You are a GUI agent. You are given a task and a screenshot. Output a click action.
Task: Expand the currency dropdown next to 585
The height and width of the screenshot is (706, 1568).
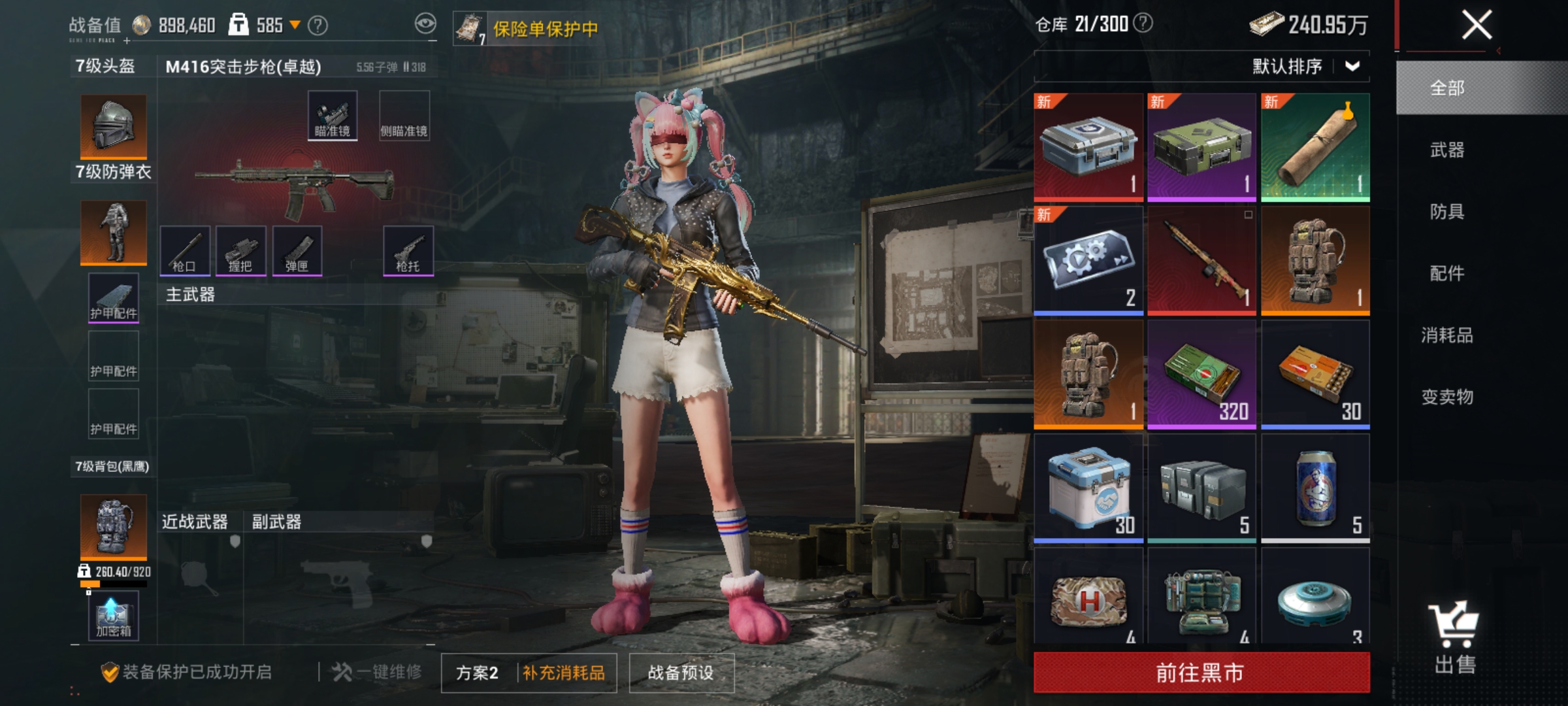pos(297,25)
